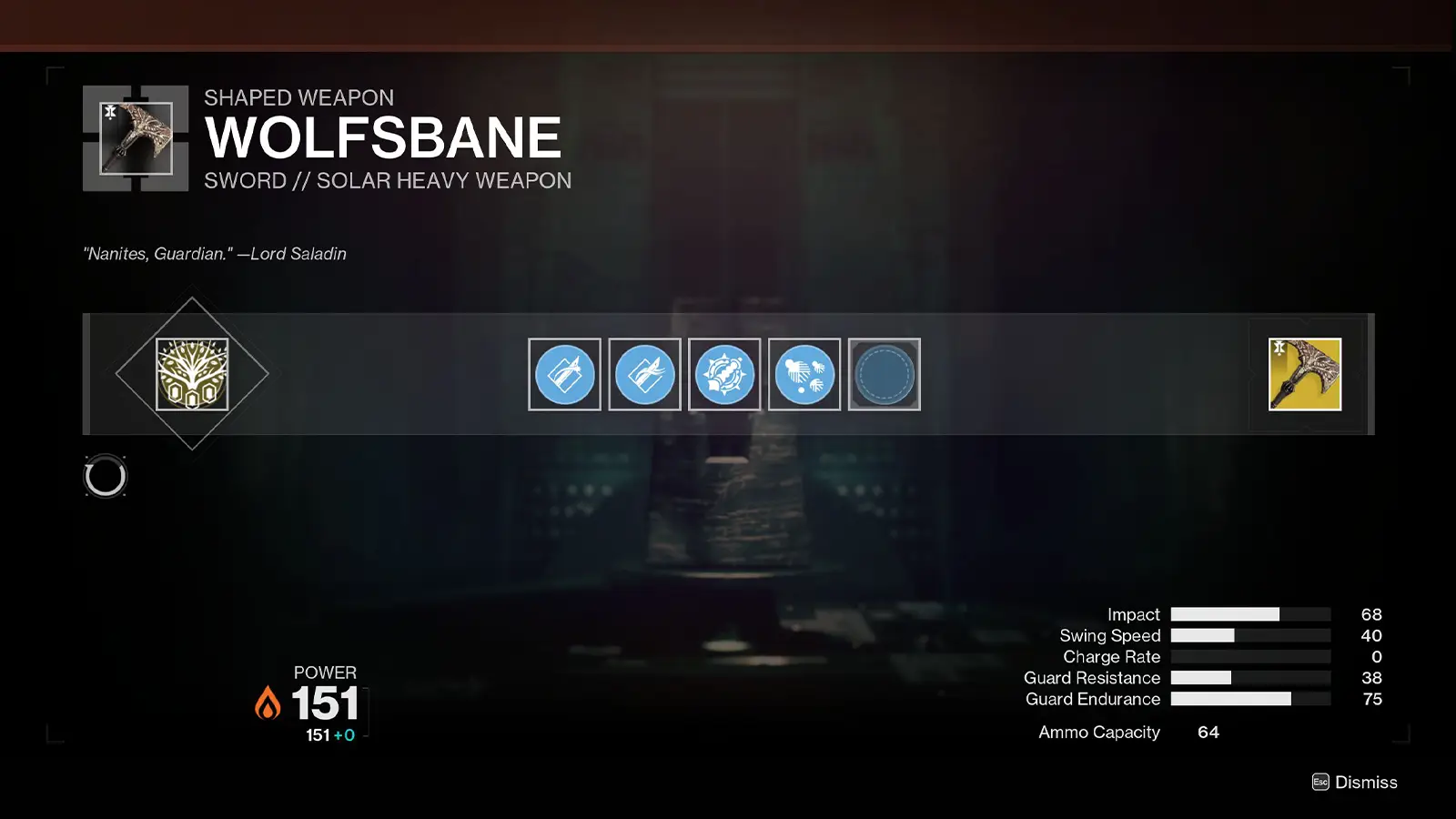Click the Guard Endurance stat bar

coord(1251,700)
